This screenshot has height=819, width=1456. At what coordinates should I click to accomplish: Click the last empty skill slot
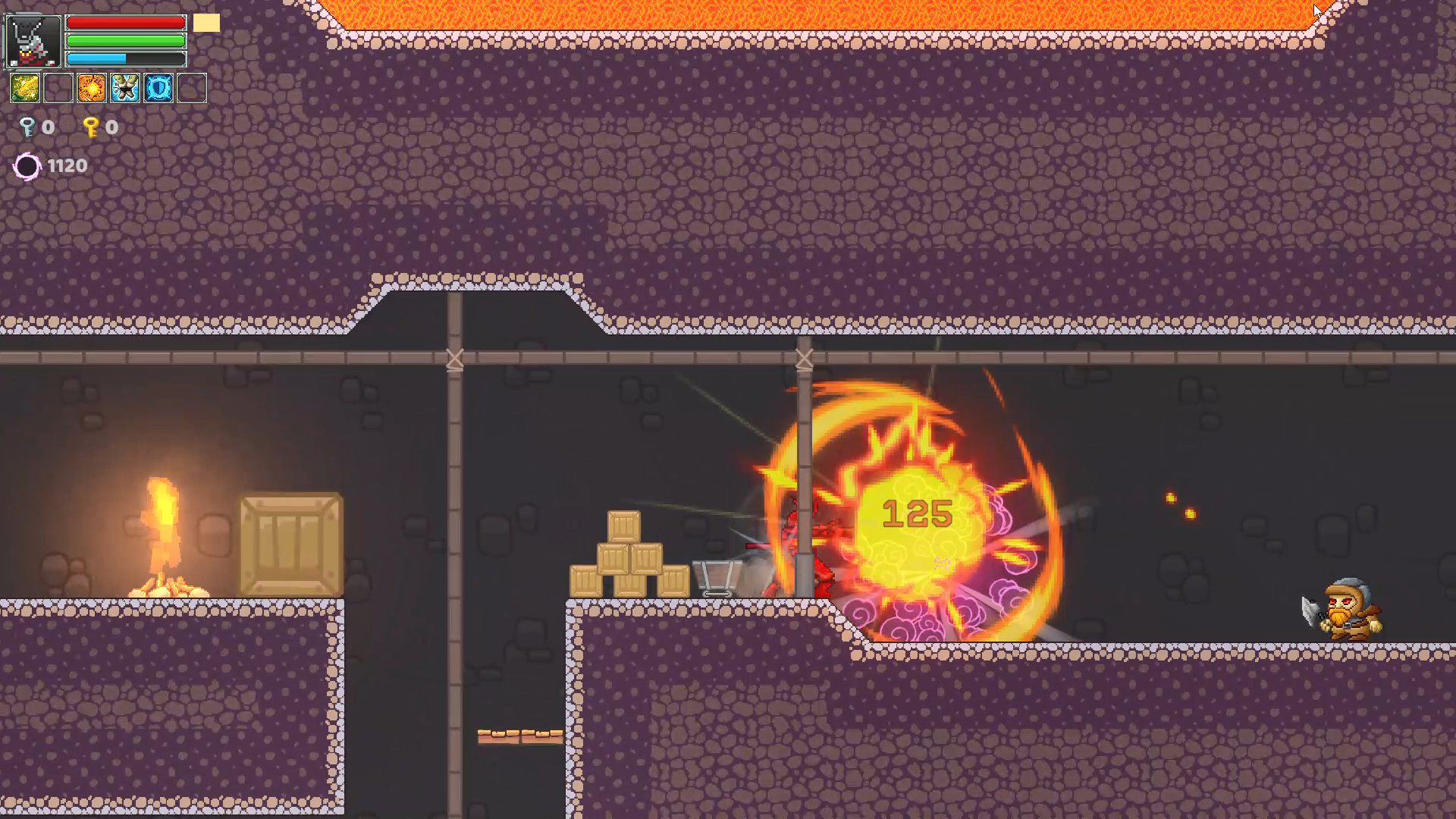pos(191,87)
